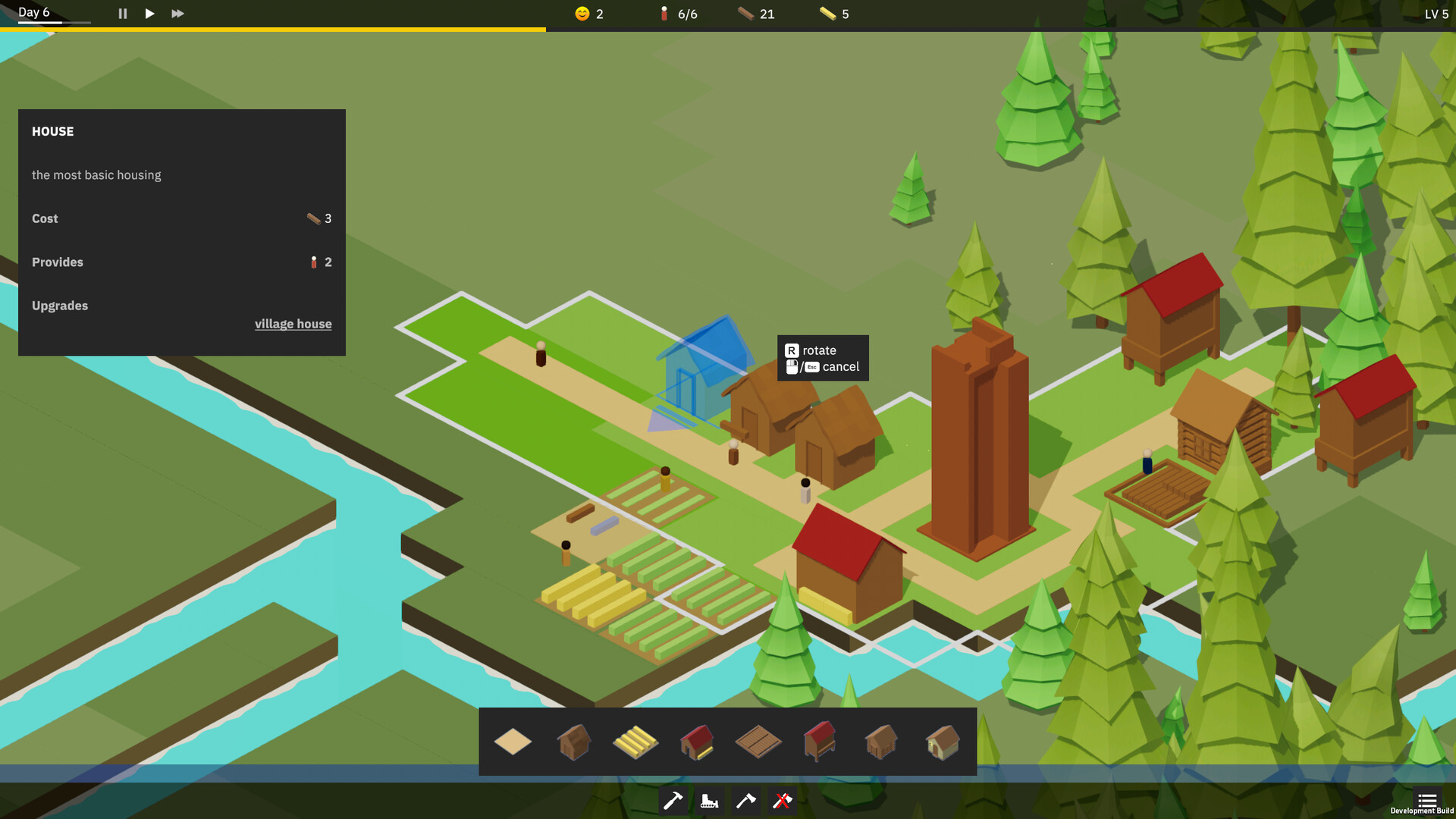Screen dimensions: 1456x819
Task: Click the Day 6 label
Action: (33, 11)
